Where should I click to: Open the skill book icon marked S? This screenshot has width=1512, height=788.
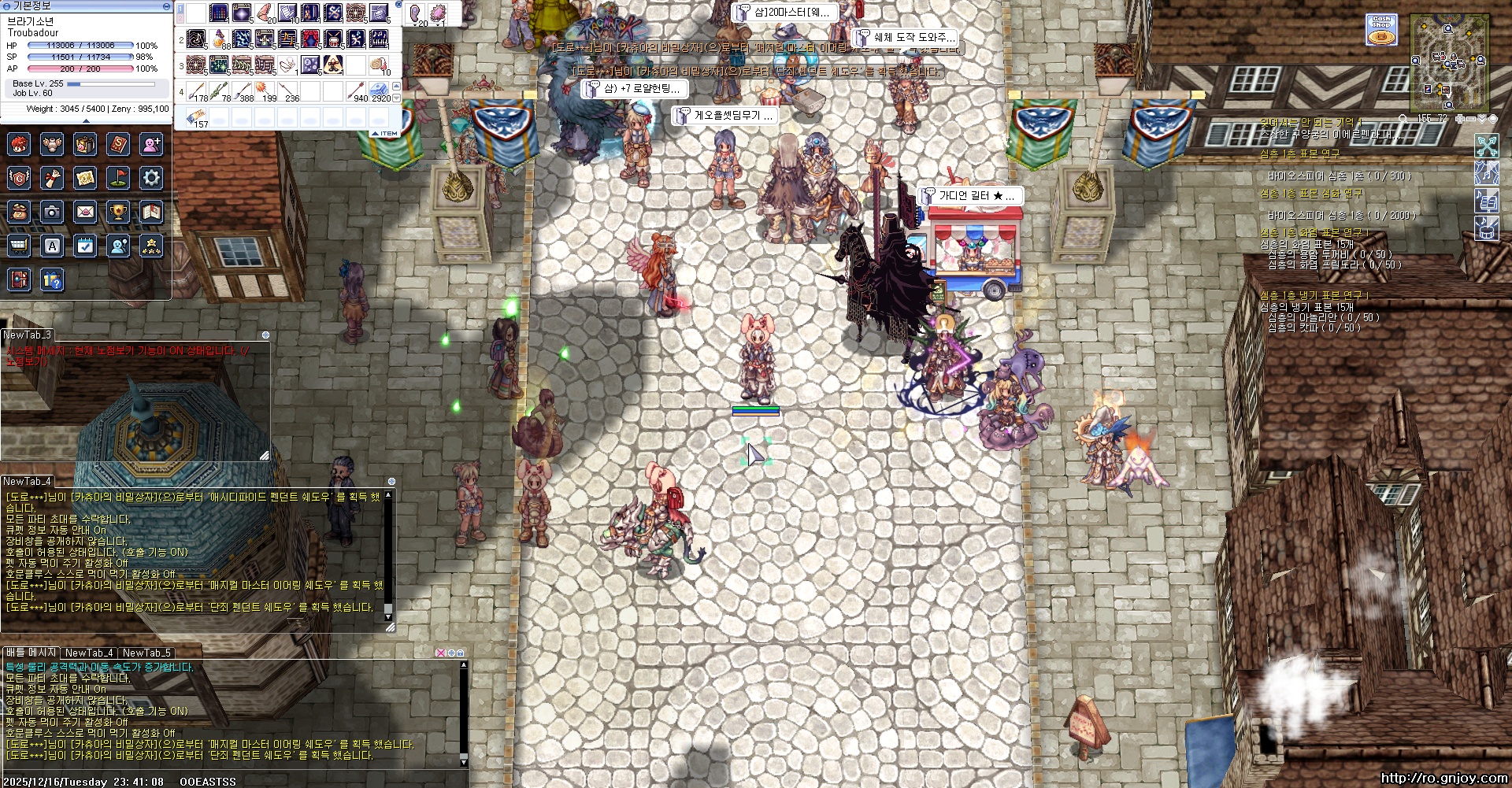tap(118, 144)
